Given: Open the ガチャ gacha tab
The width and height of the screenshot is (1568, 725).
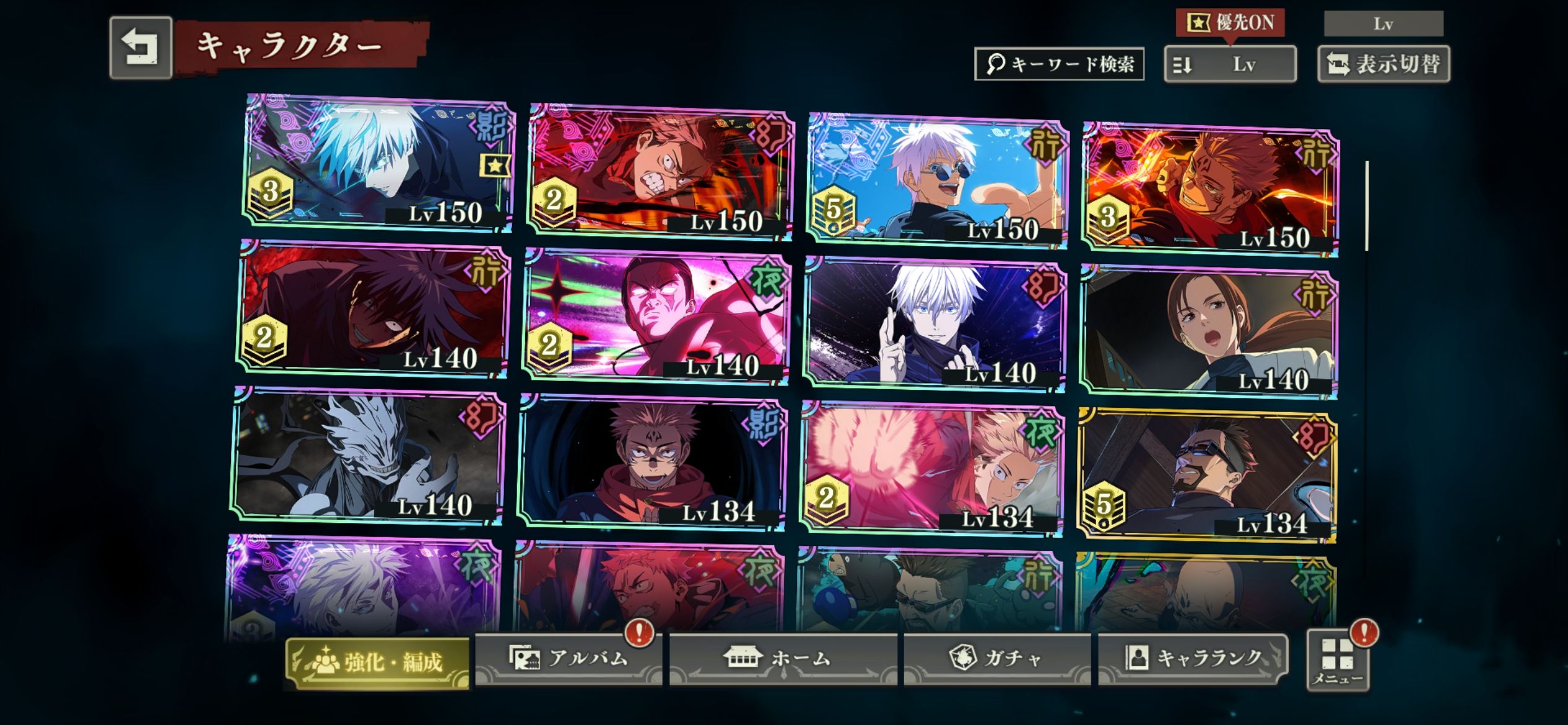Looking at the screenshot, I should coord(997,658).
